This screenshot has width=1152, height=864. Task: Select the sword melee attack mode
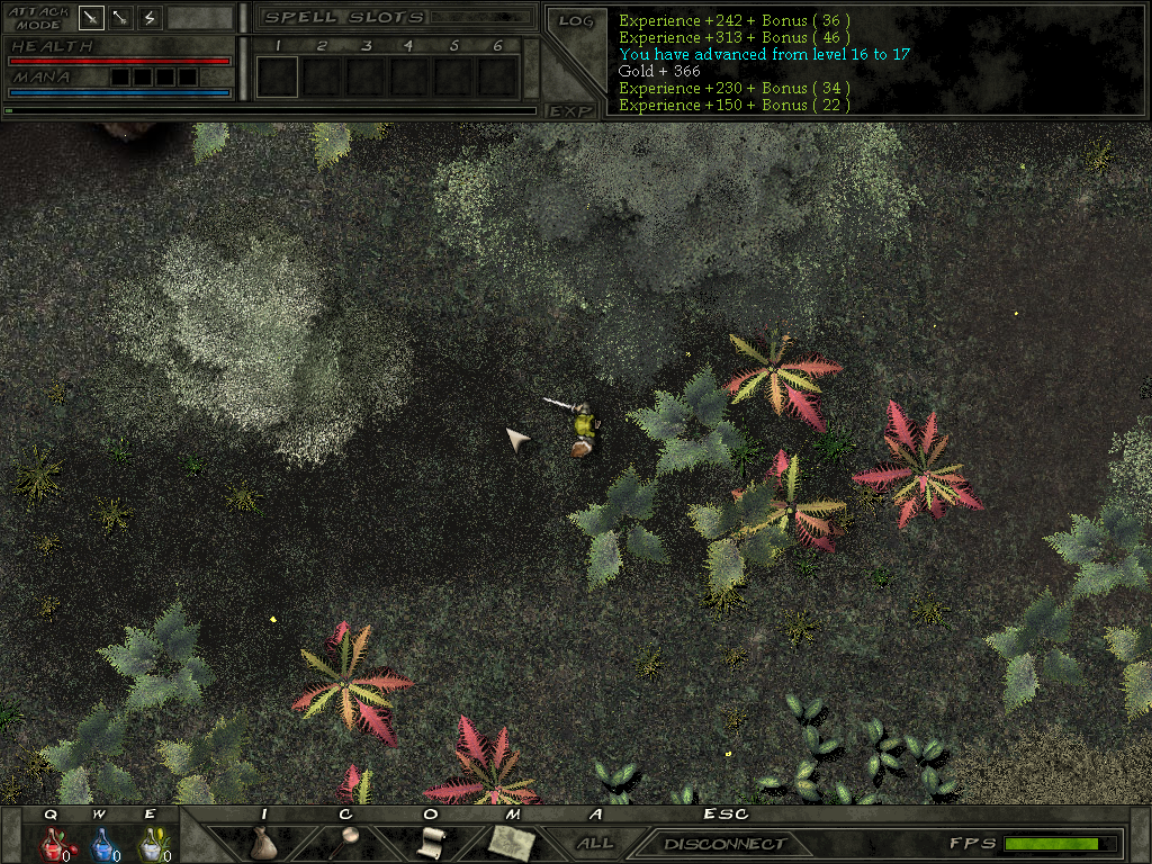tap(92, 18)
